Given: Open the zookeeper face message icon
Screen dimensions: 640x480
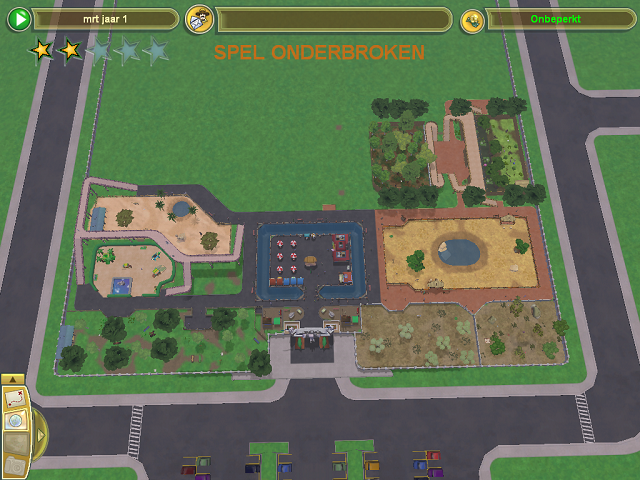Looking at the screenshot, I should [199, 20].
